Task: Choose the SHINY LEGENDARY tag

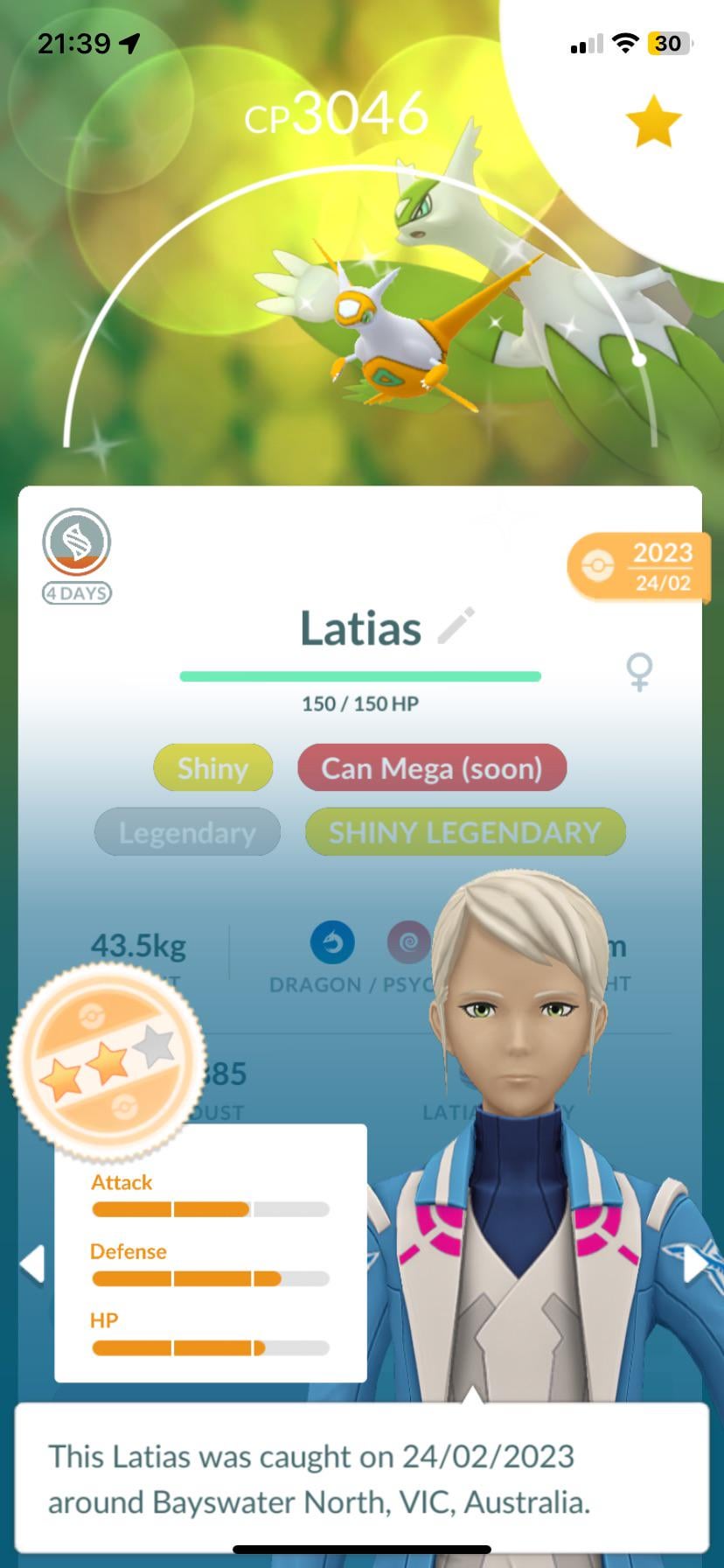Action: coord(465,832)
